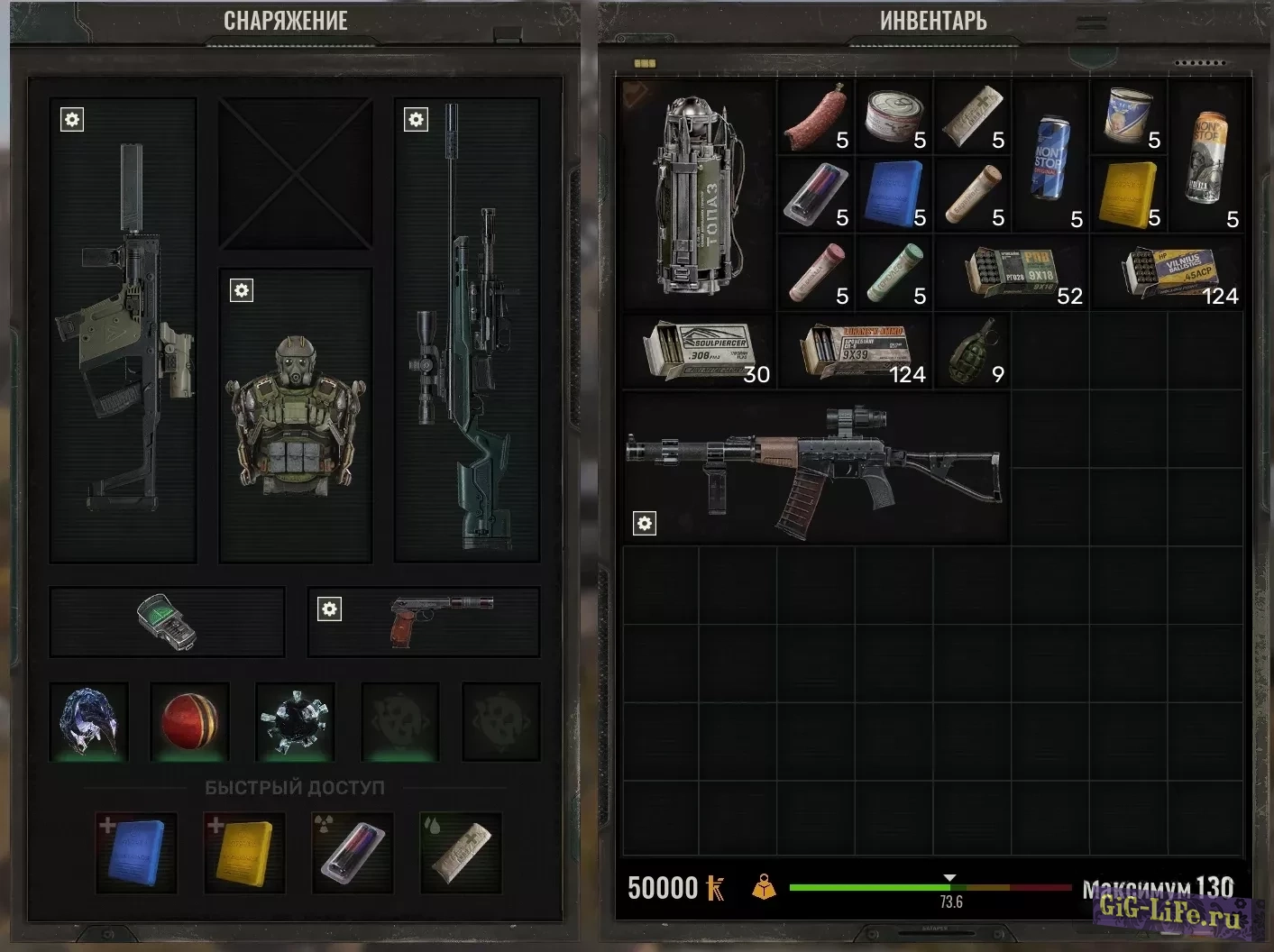Select the bandage in quick access
Viewport: 1274px width, 952px height.
(x=460, y=852)
